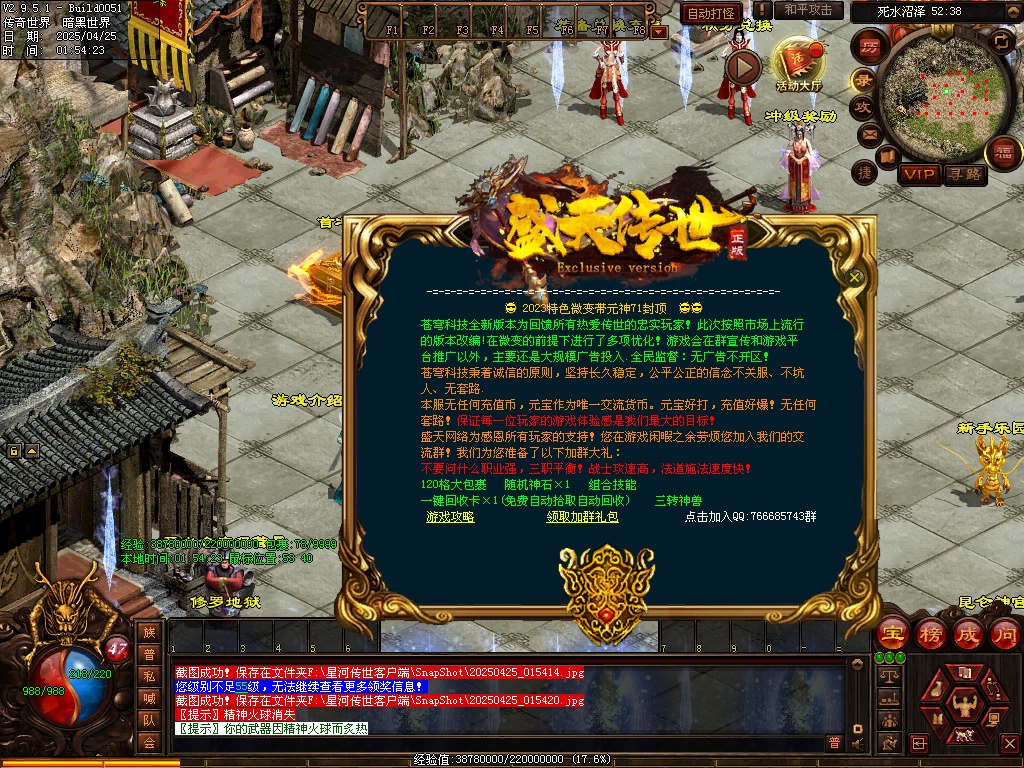This screenshot has width=1024, height=768.
Task: Claim the 领取加群礼包 group gift link
Action: pos(582,517)
